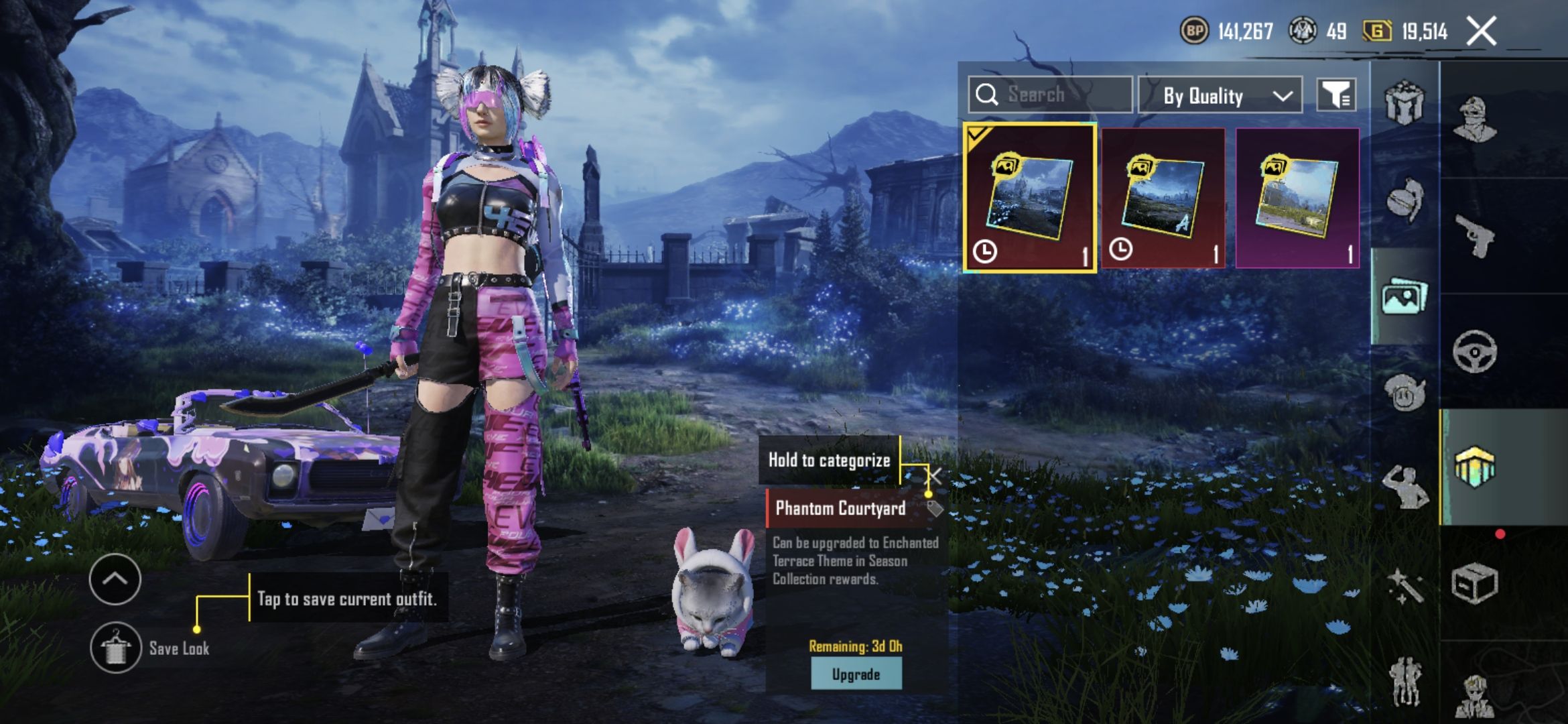Image resolution: width=1568 pixels, height=724 pixels.
Task: Select the second red lobby theme tile
Action: point(1163,198)
